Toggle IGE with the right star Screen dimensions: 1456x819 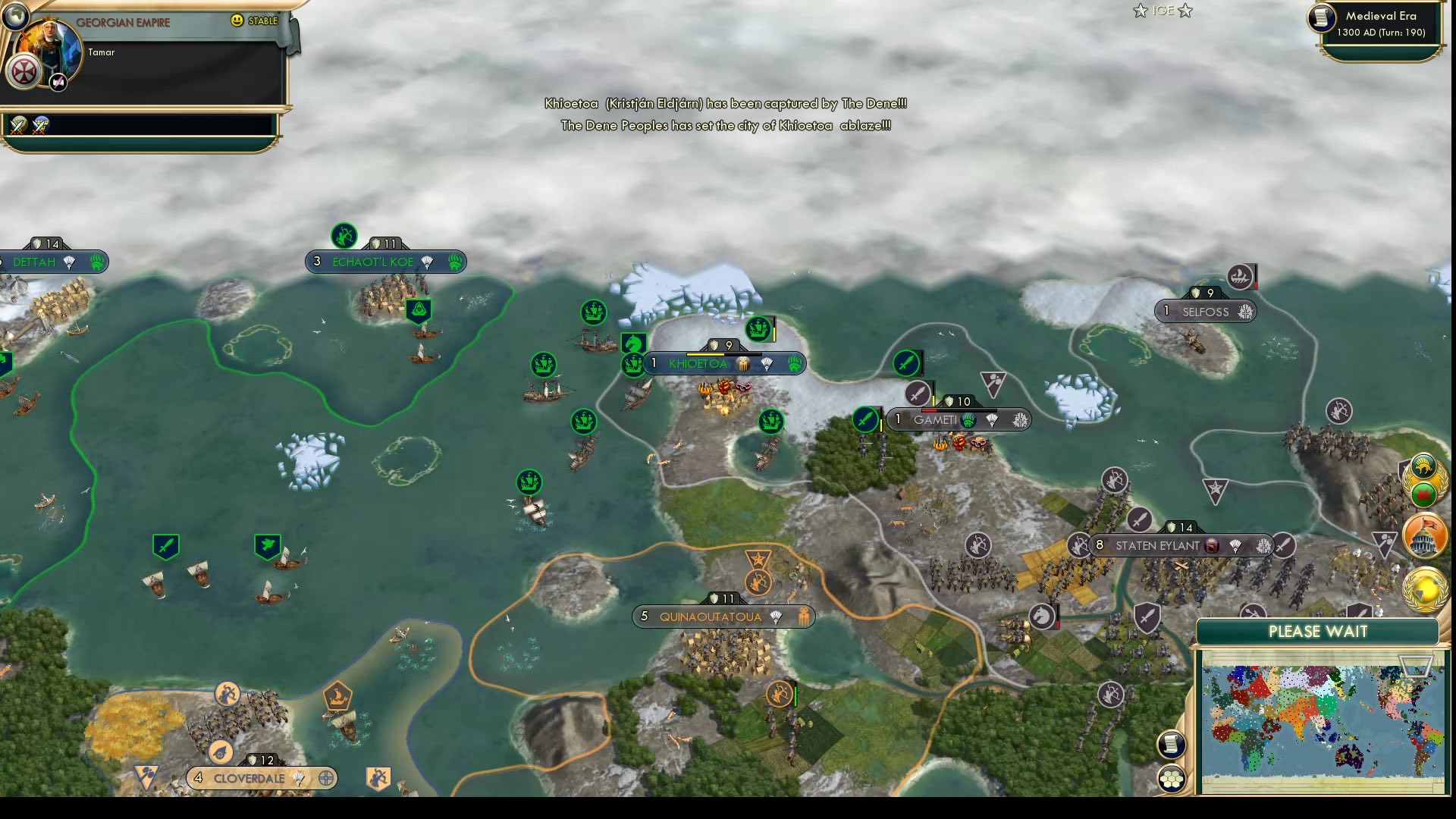tap(1185, 11)
